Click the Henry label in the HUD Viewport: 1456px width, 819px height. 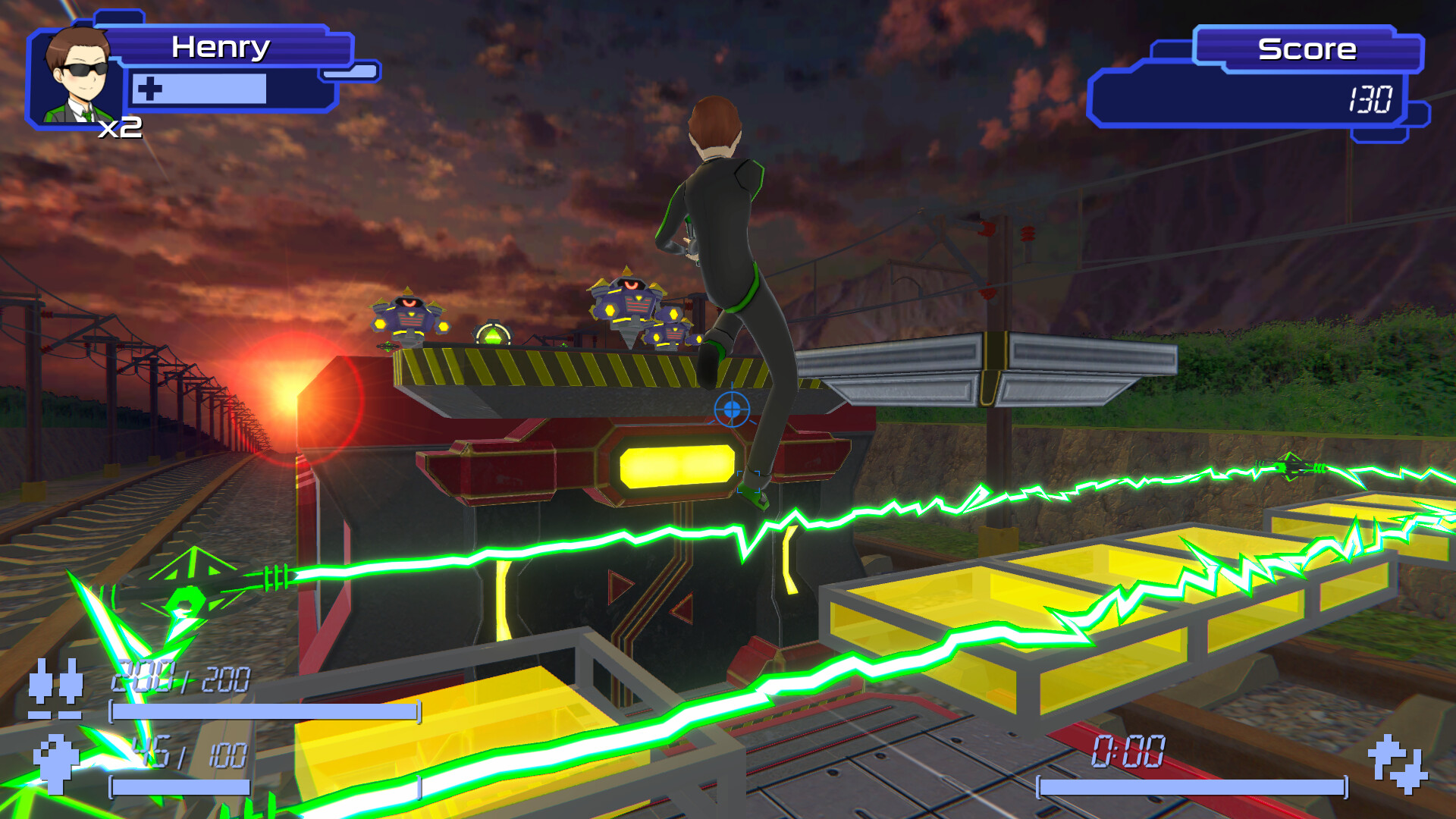point(220,48)
